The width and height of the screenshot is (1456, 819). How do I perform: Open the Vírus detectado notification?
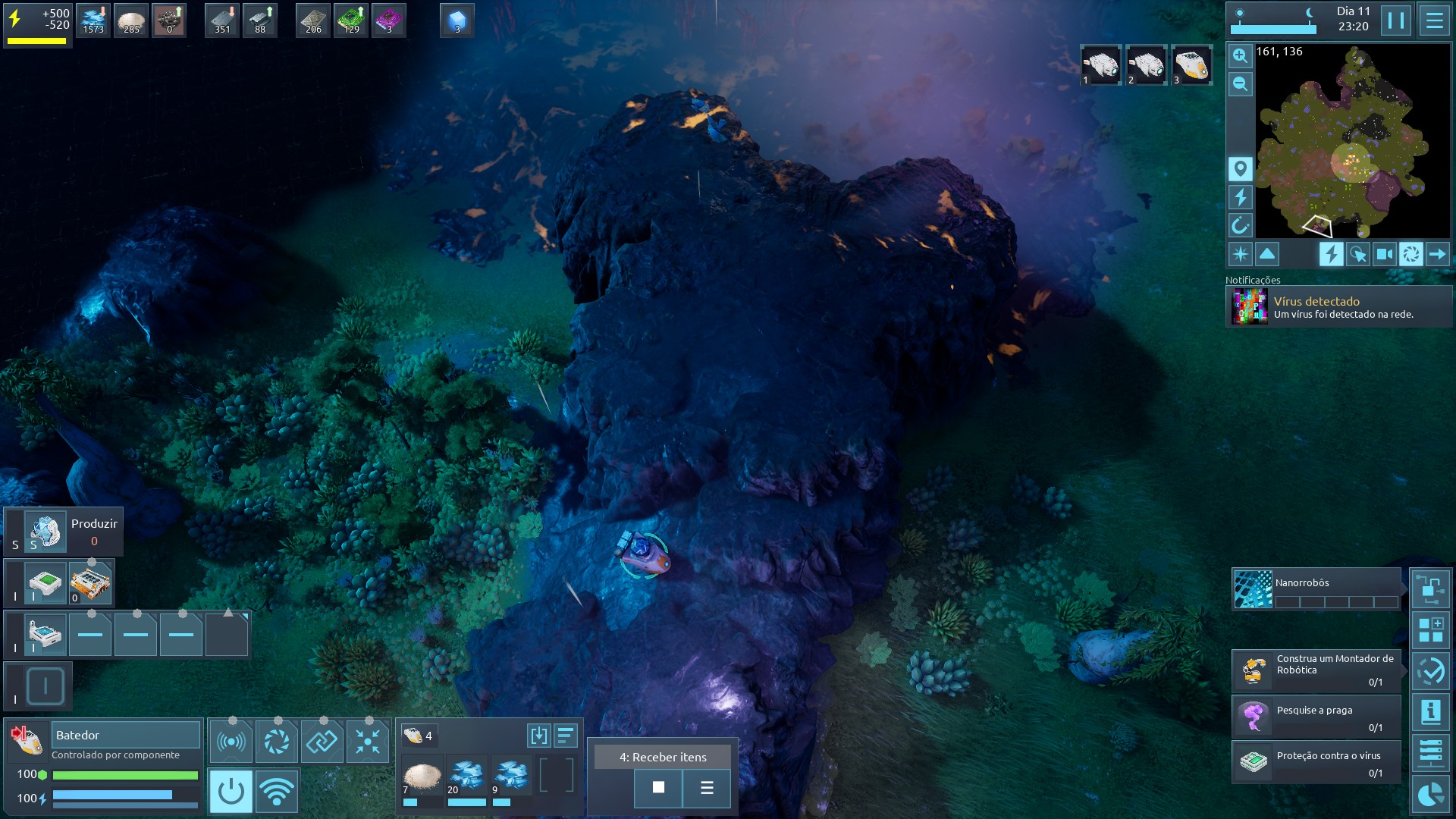coord(1339,307)
